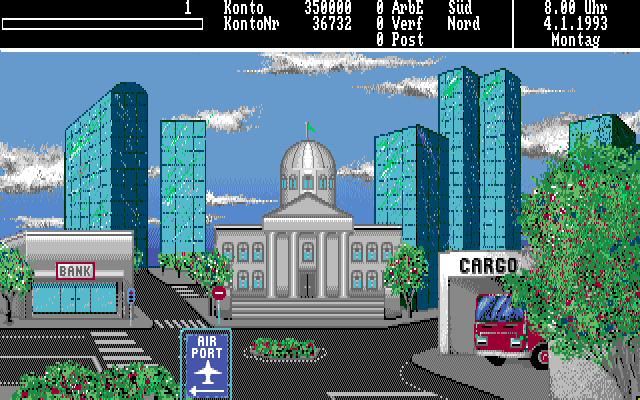This screenshot has width=640, height=400.
Task: Open the Cargo garage
Action: coord(488,300)
